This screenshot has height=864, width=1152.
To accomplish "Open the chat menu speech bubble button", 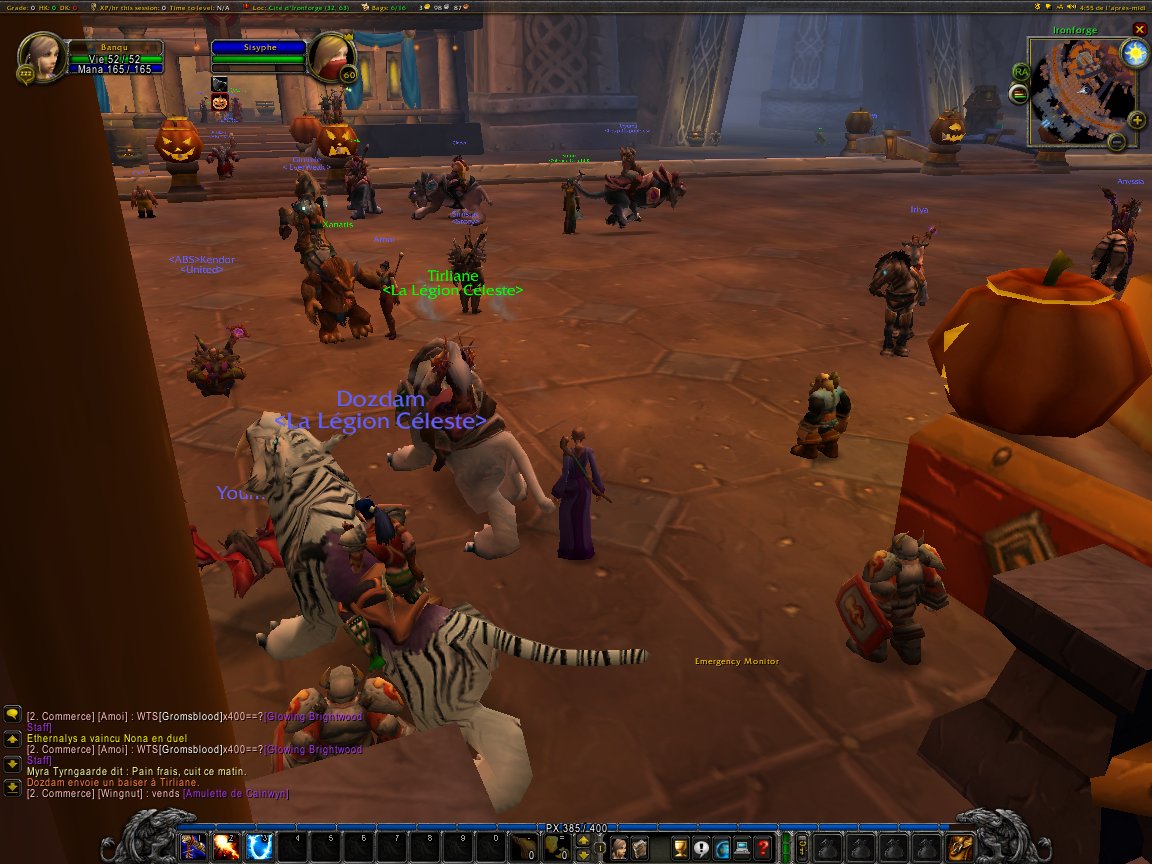I will pyautogui.click(x=12, y=714).
